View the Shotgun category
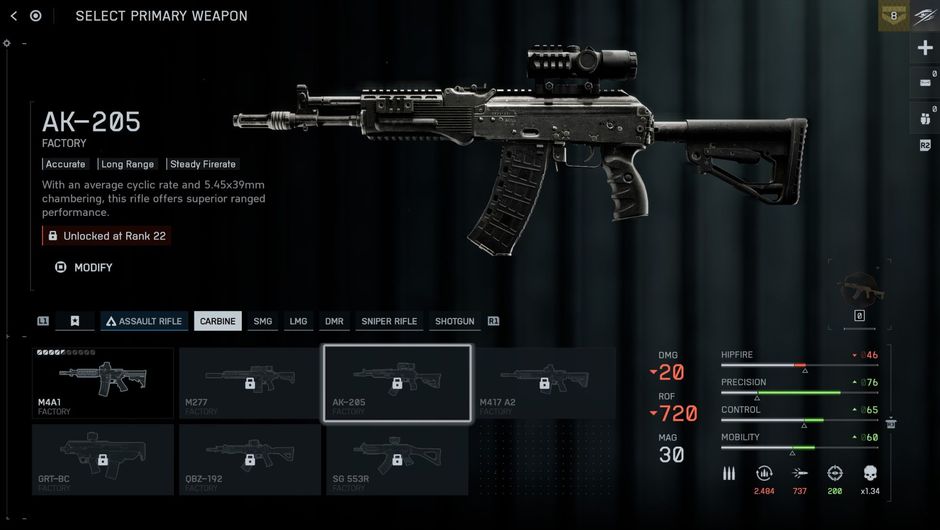 tap(455, 321)
